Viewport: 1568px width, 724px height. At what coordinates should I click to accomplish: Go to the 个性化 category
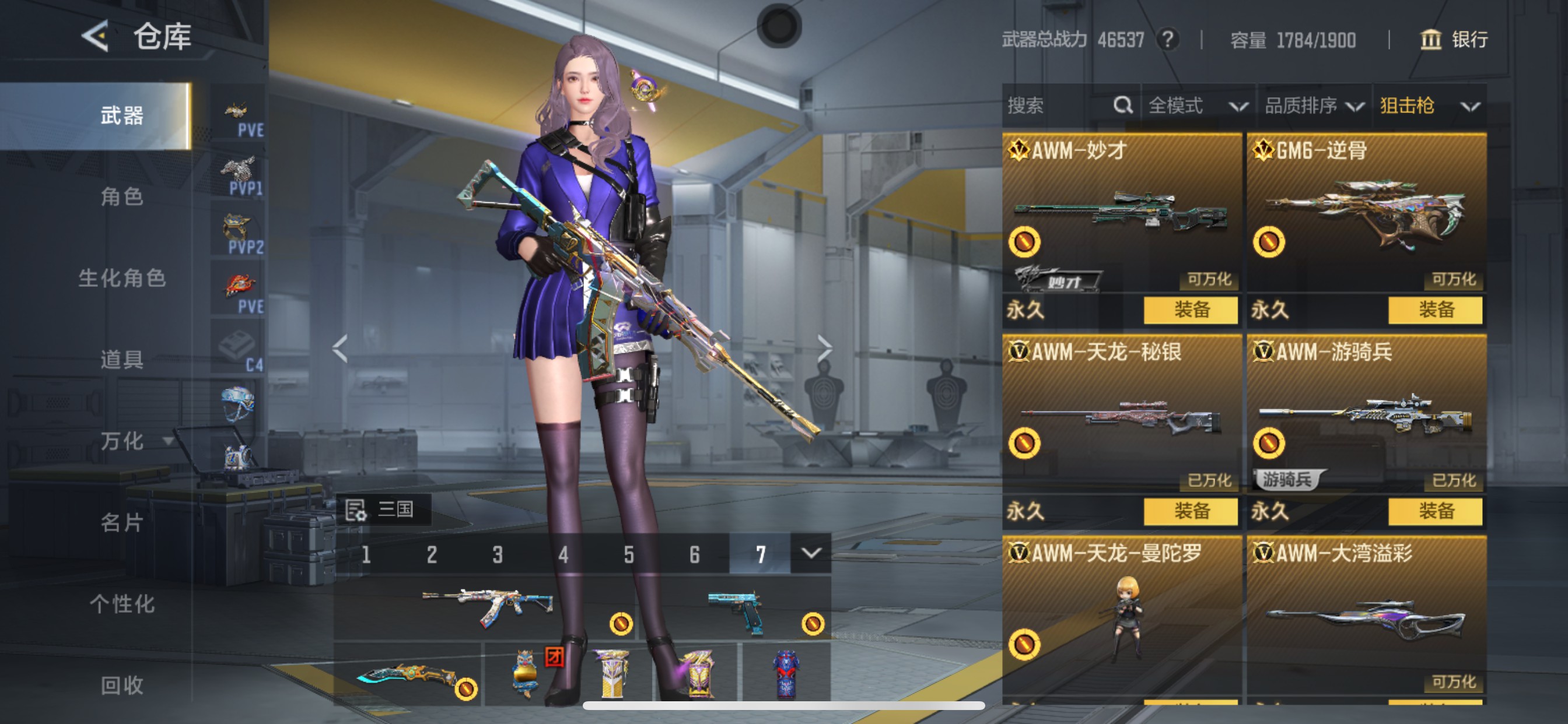pyautogui.click(x=122, y=603)
